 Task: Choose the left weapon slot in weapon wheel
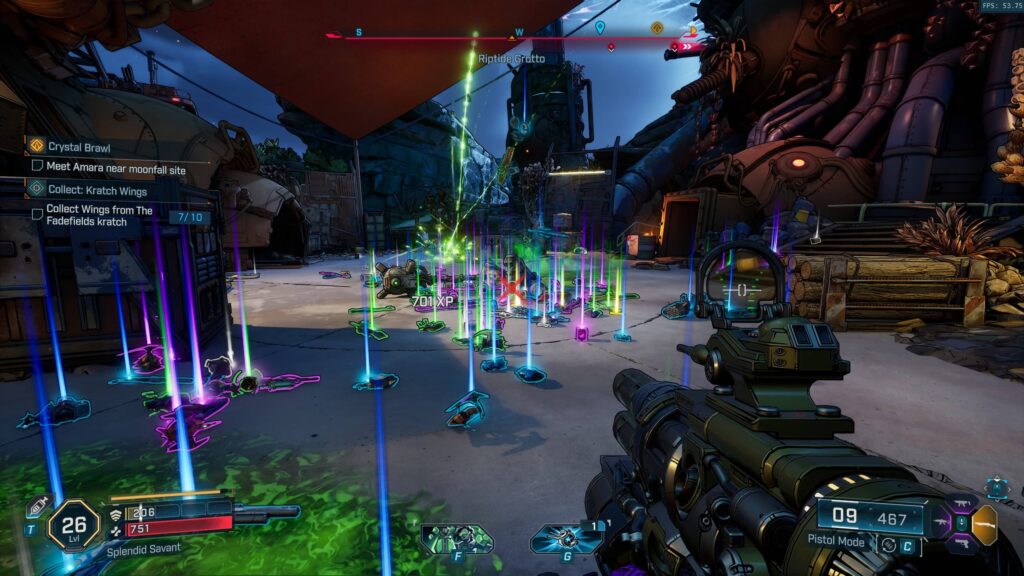point(941,523)
